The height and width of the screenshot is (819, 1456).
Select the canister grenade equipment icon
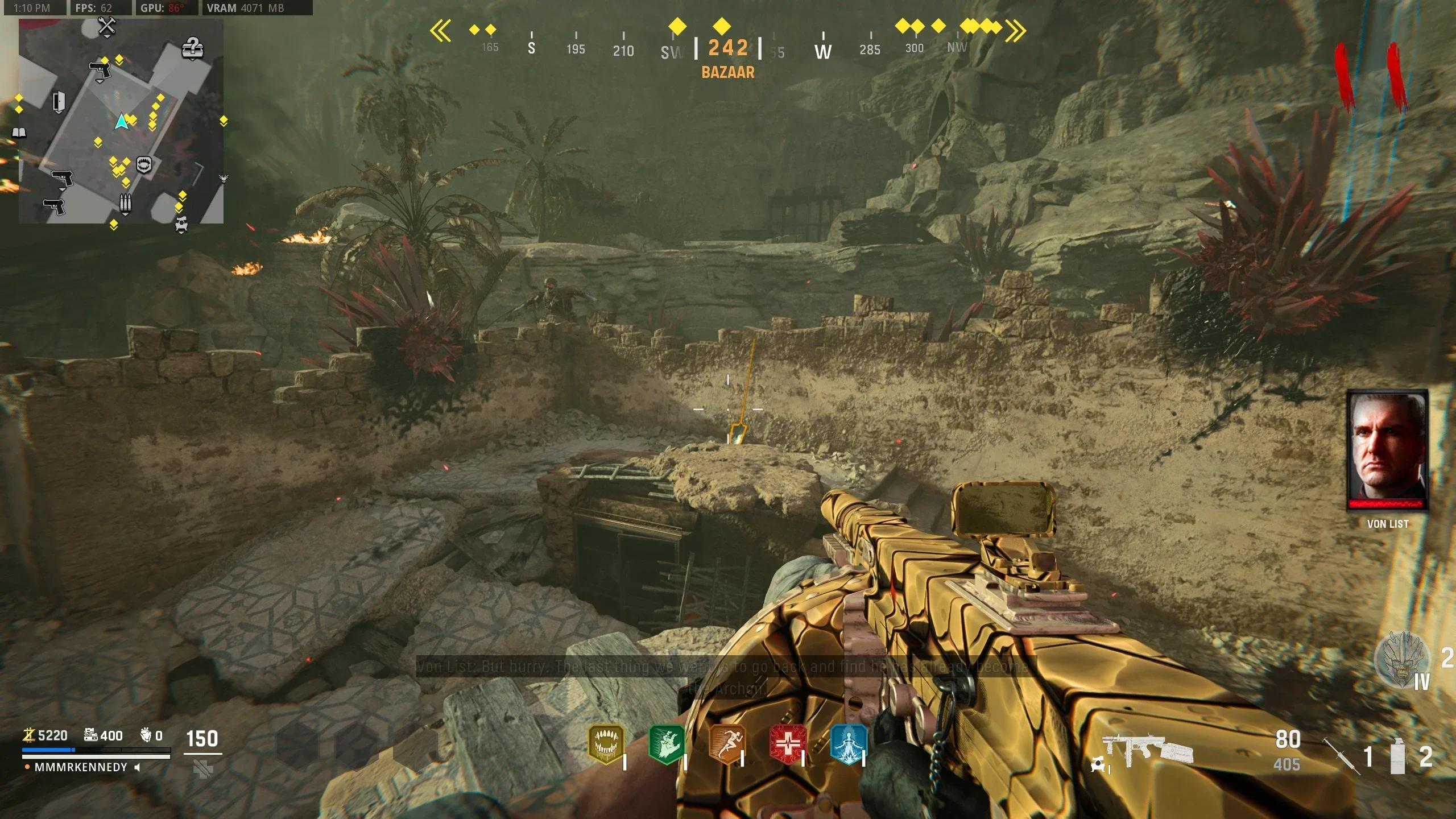1398,756
